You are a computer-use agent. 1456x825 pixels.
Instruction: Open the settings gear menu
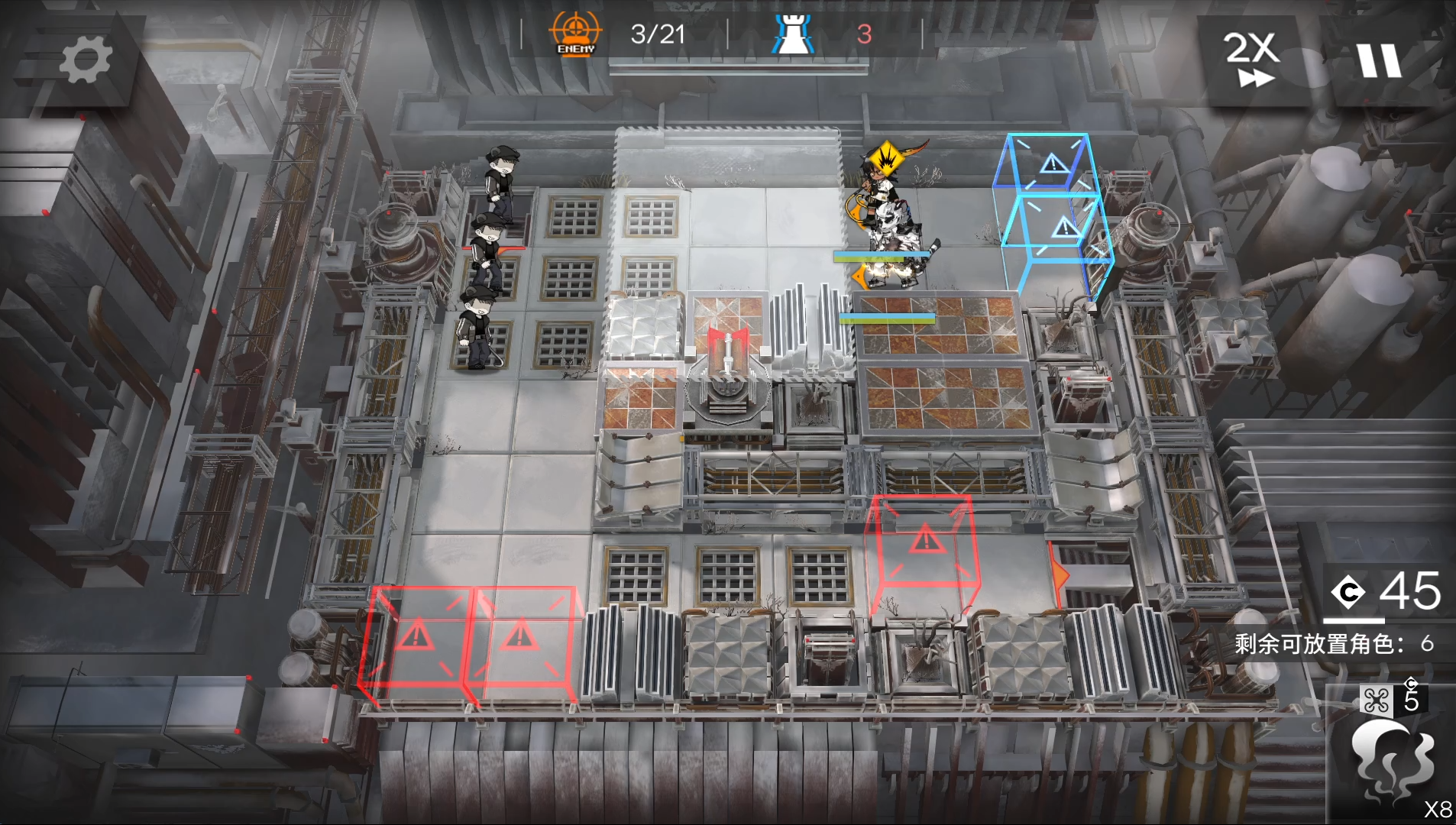coord(85,60)
